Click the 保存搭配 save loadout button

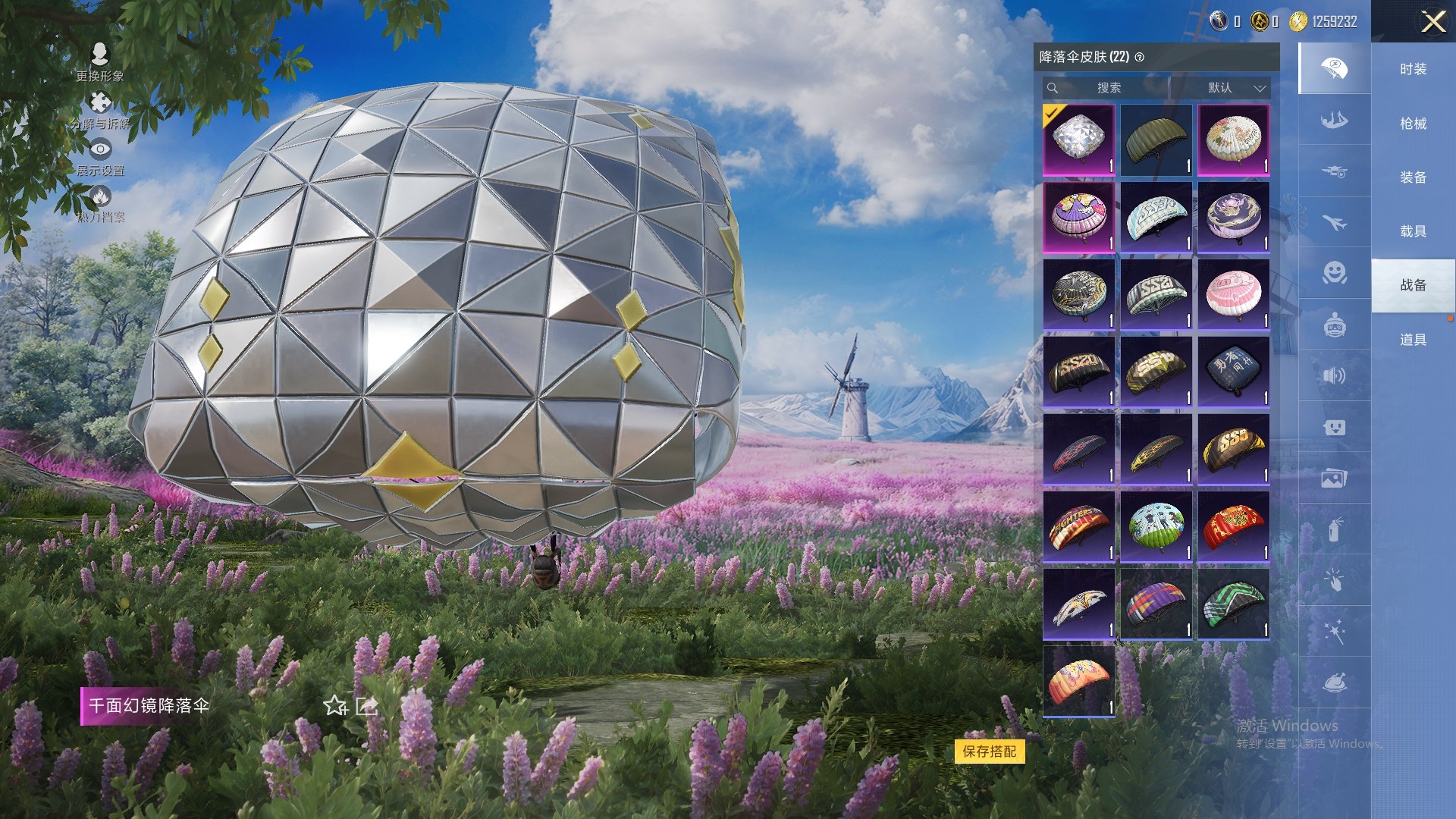click(990, 752)
